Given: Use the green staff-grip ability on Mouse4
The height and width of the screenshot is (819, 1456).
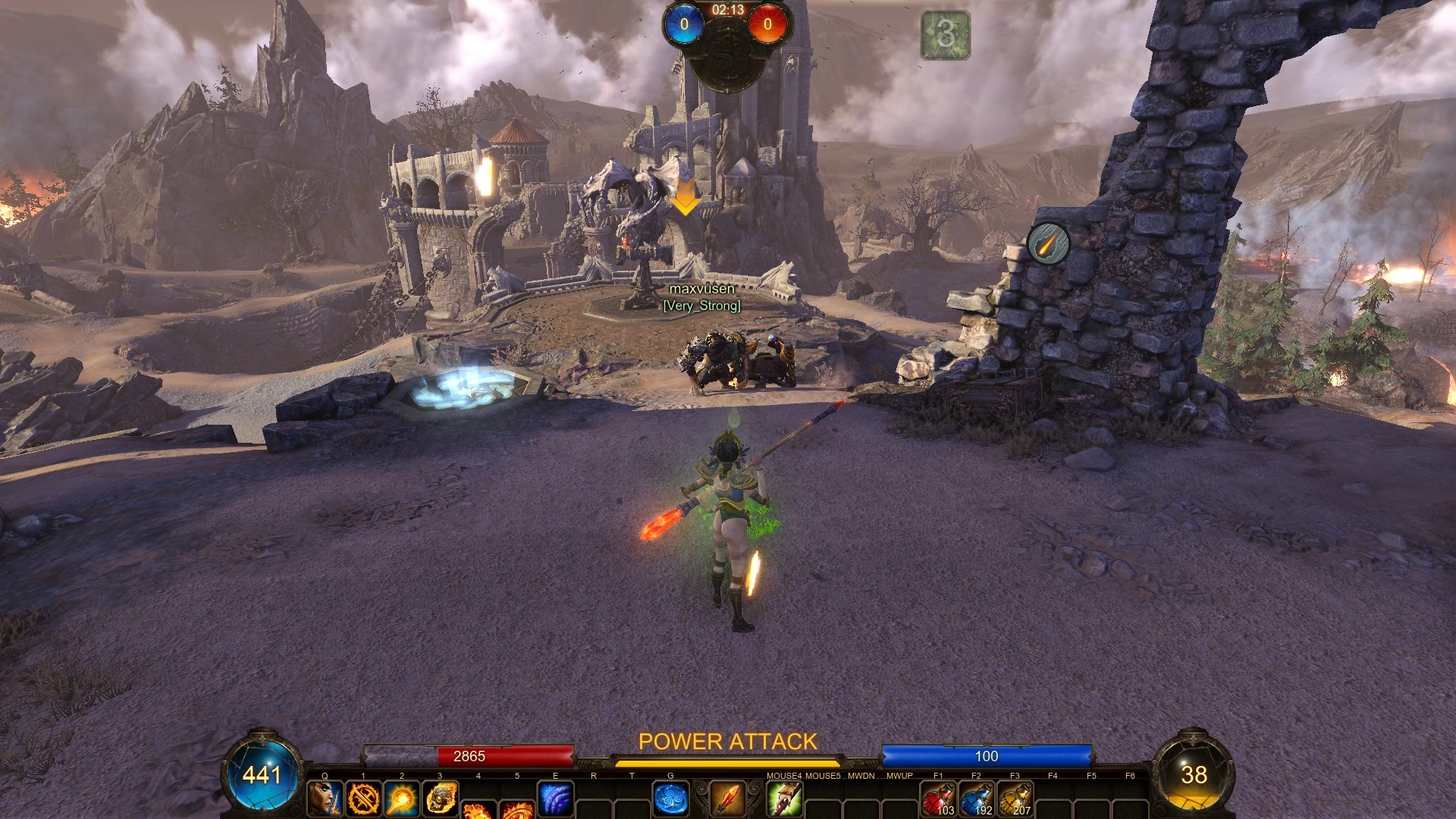Looking at the screenshot, I should pos(784,799).
